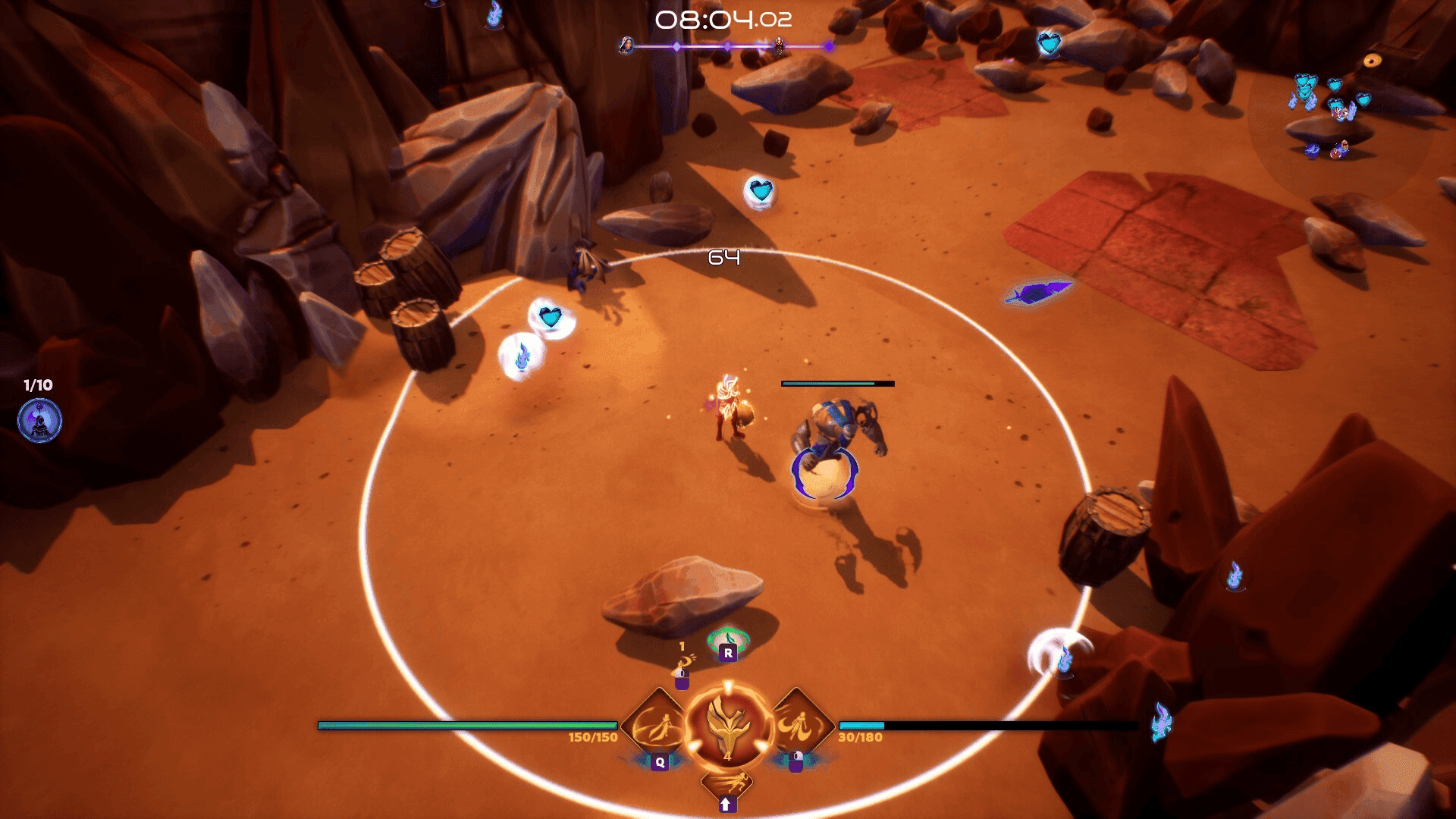The width and height of the screenshot is (1456, 819).
Task: Click the diamond milestone marker on the top progress bar
Action: click(x=677, y=47)
